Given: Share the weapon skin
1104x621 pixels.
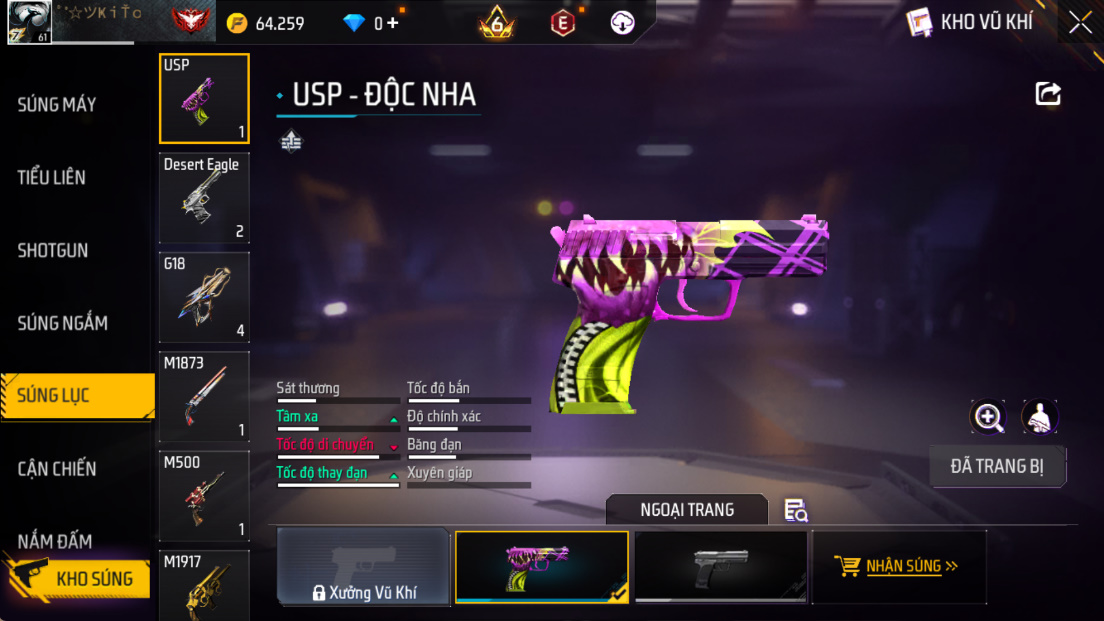Looking at the screenshot, I should (1047, 94).
